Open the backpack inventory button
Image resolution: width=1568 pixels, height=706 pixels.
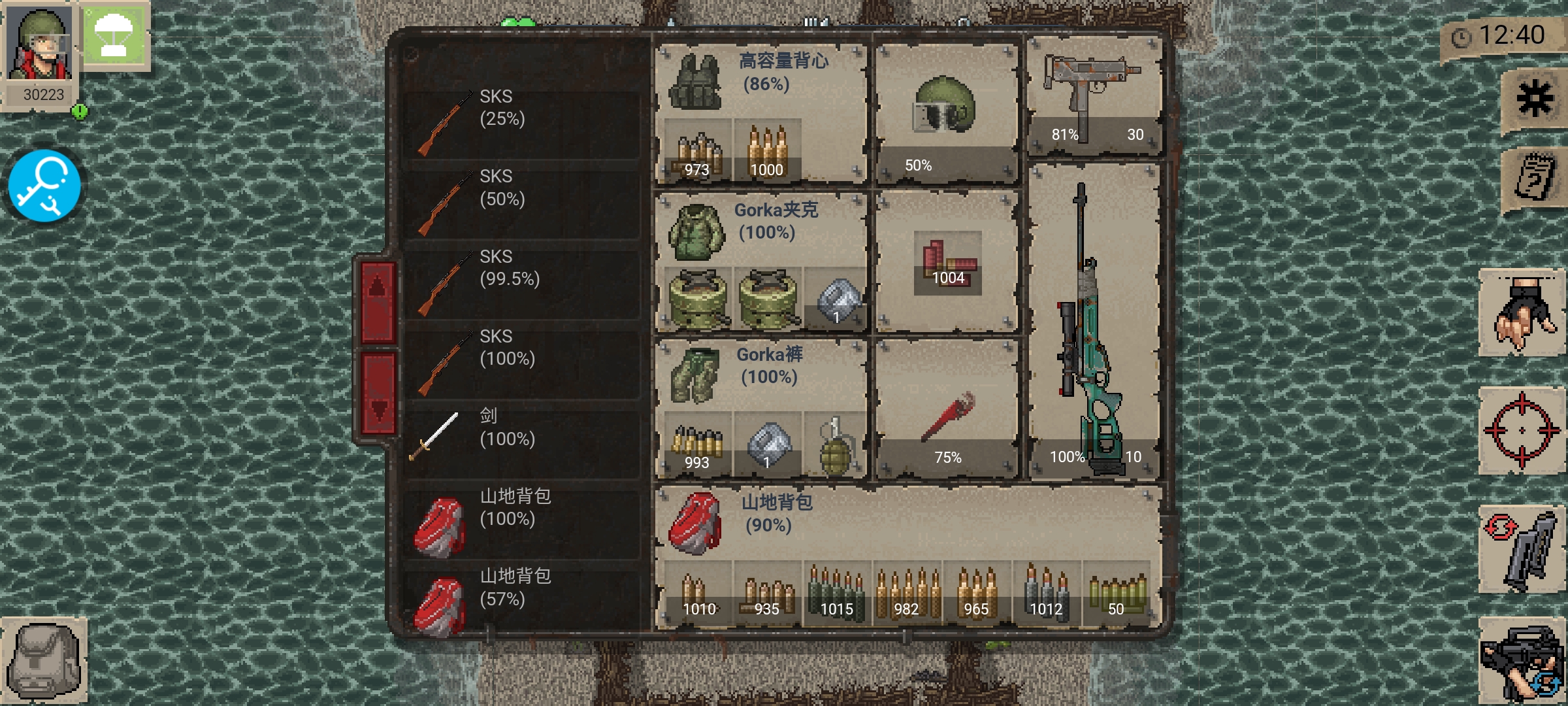click(44, 660)
